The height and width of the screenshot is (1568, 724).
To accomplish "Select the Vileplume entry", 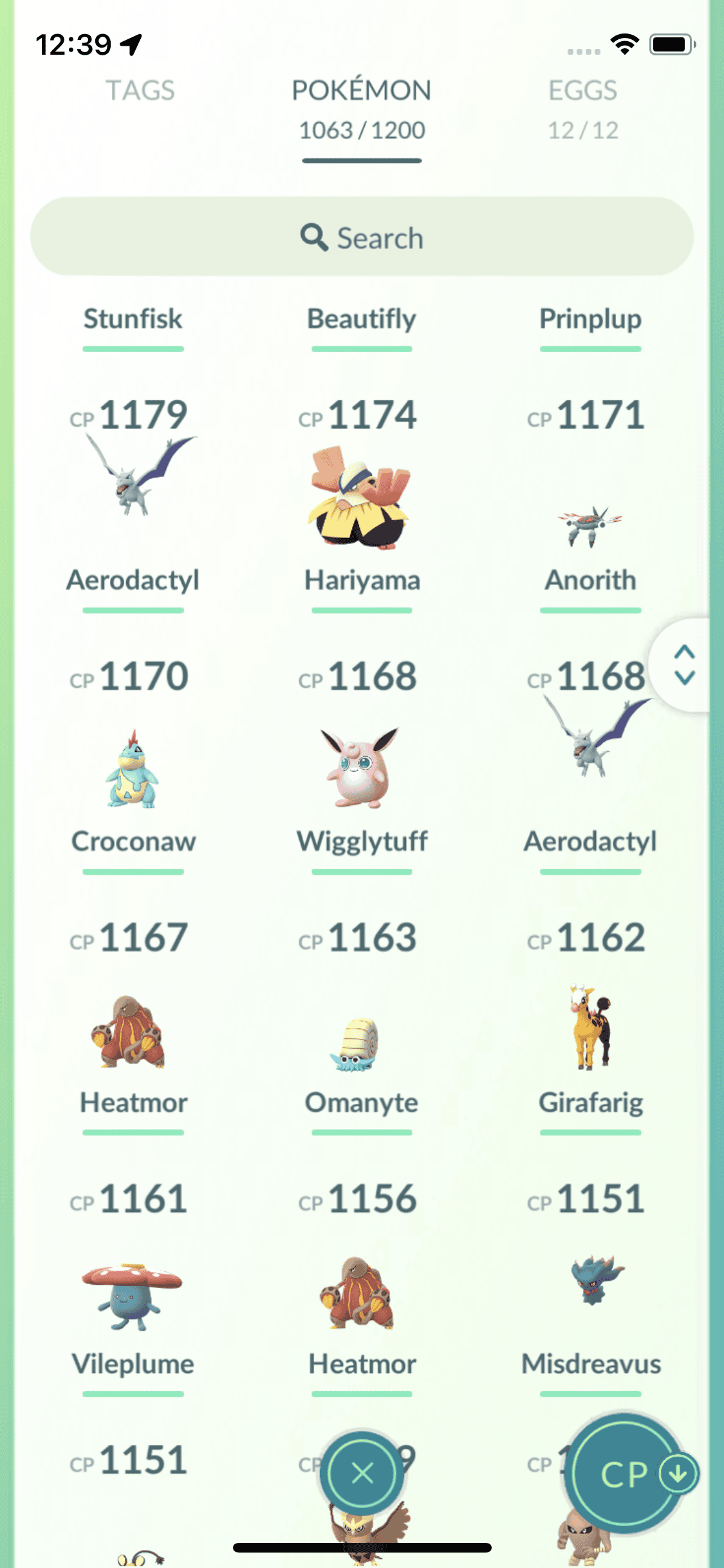I will (132, 1295).
